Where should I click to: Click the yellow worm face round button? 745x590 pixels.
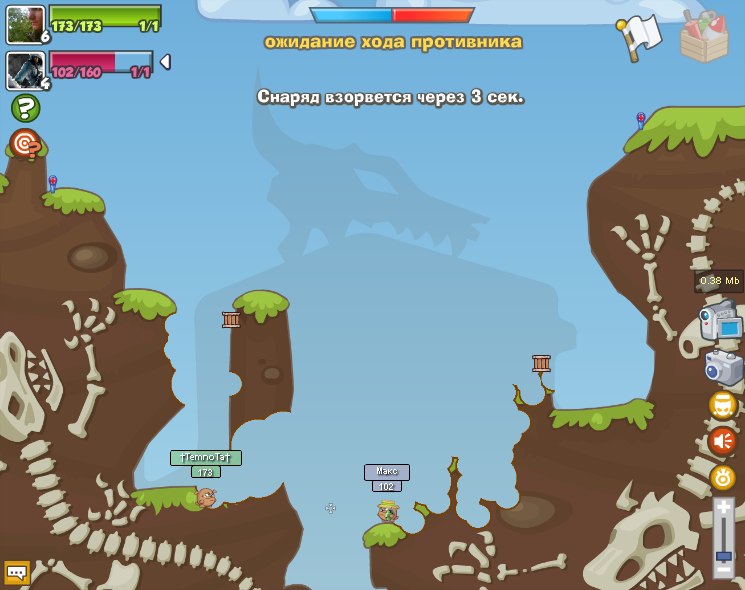coord(723,405)
